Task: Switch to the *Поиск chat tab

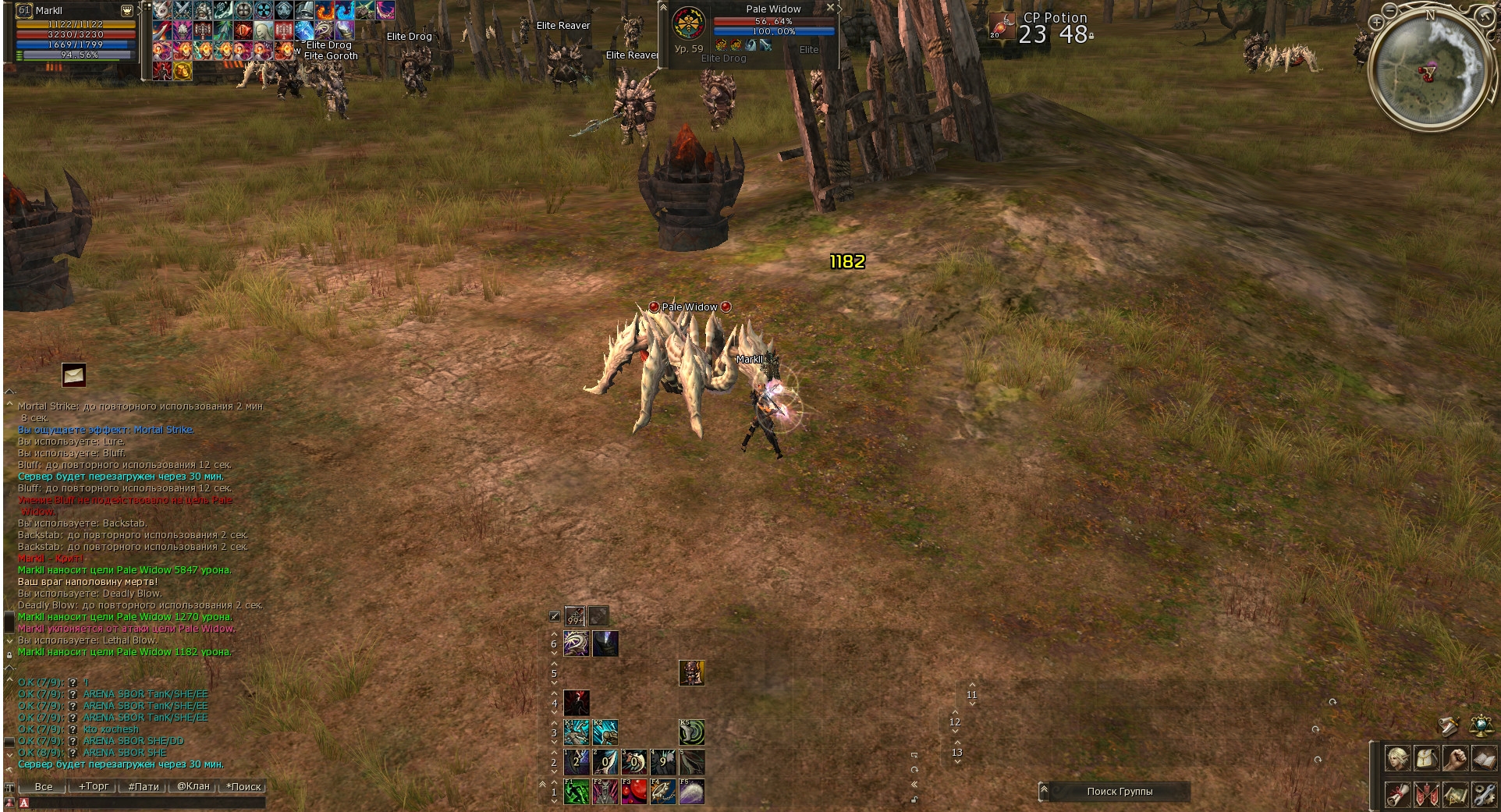Action: point(243,786)
